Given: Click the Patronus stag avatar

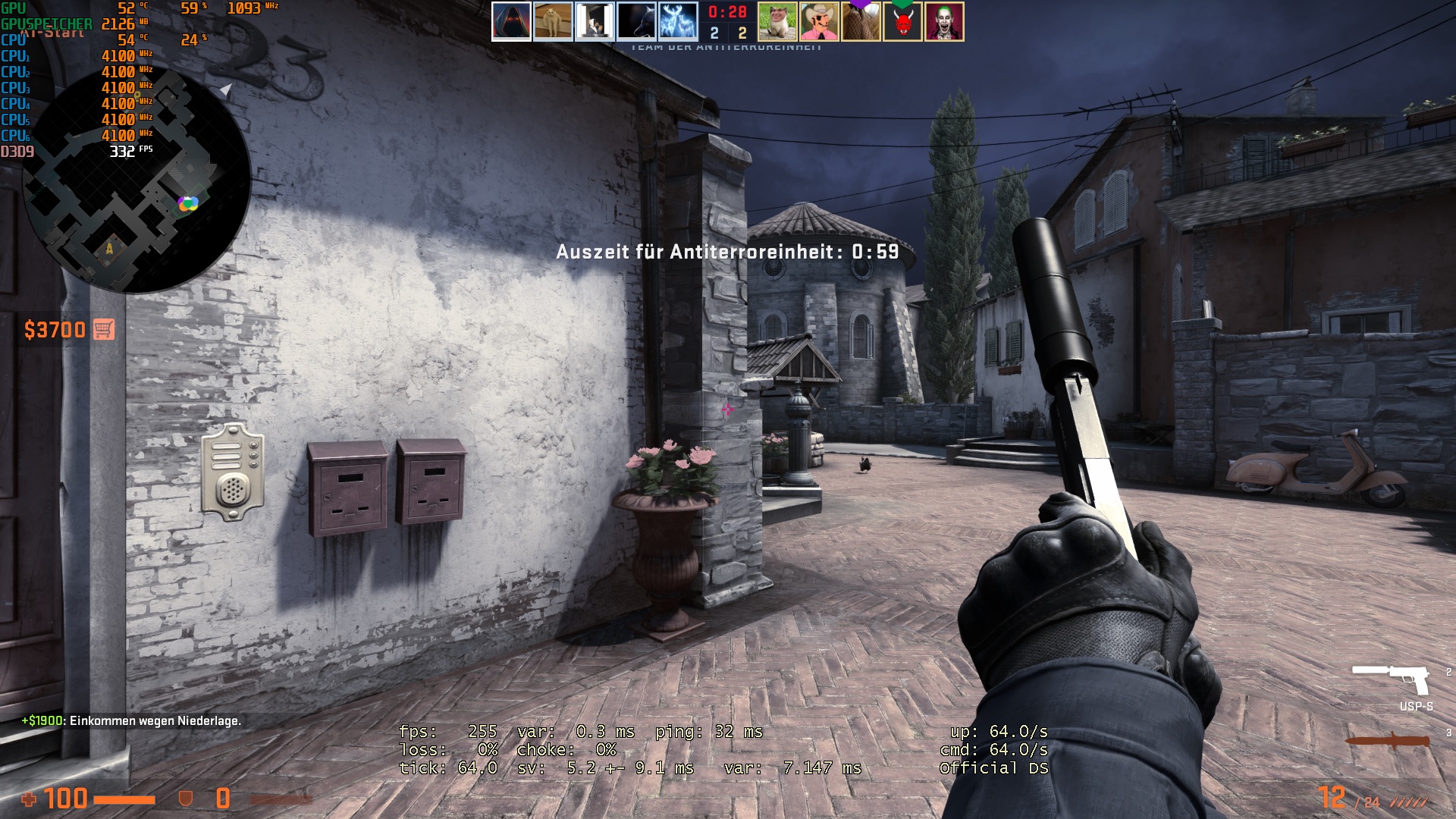Looking at the screenshot, I should [679, 19].
